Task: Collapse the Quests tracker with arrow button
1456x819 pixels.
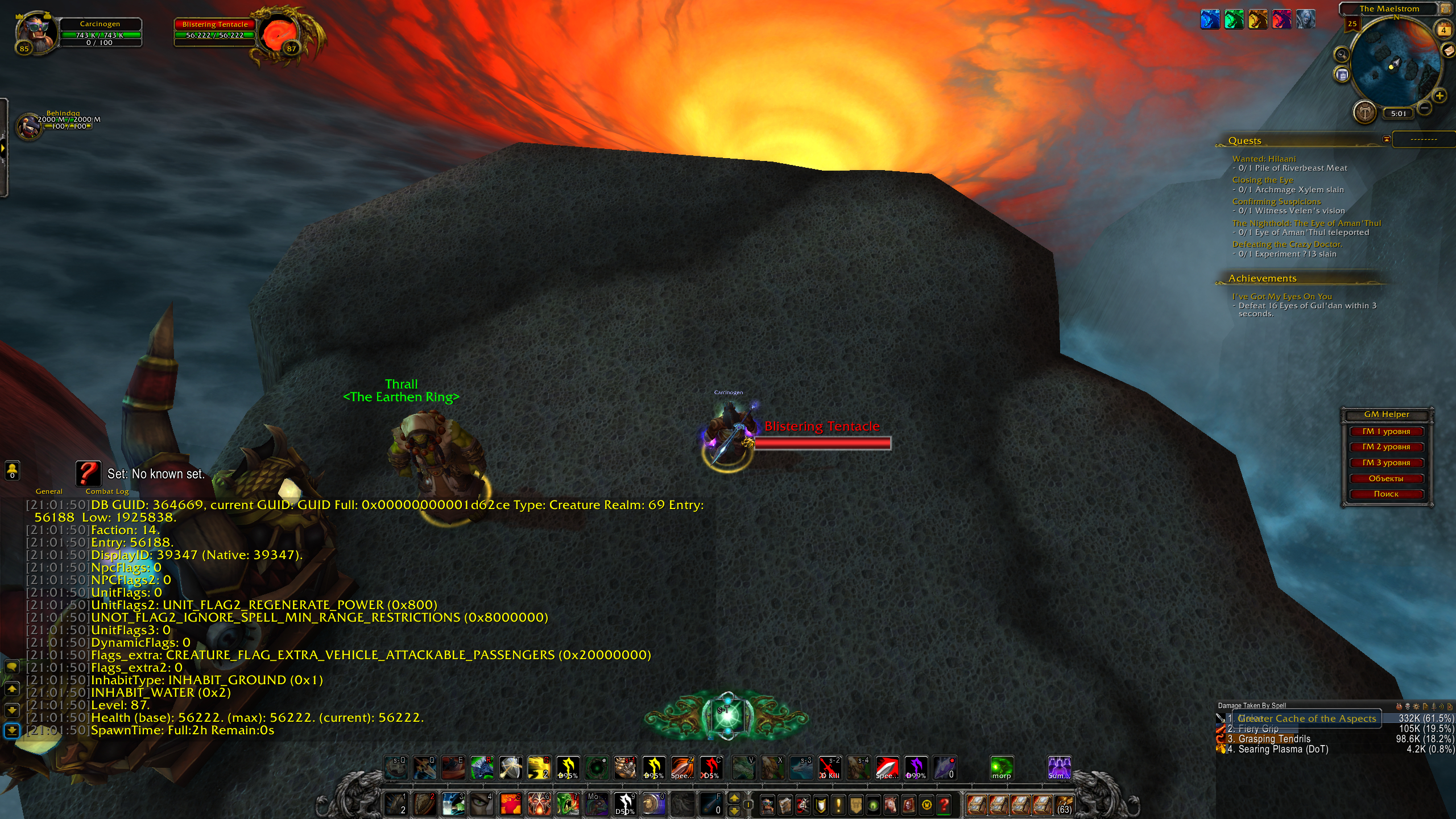Action: [1387, 139]
